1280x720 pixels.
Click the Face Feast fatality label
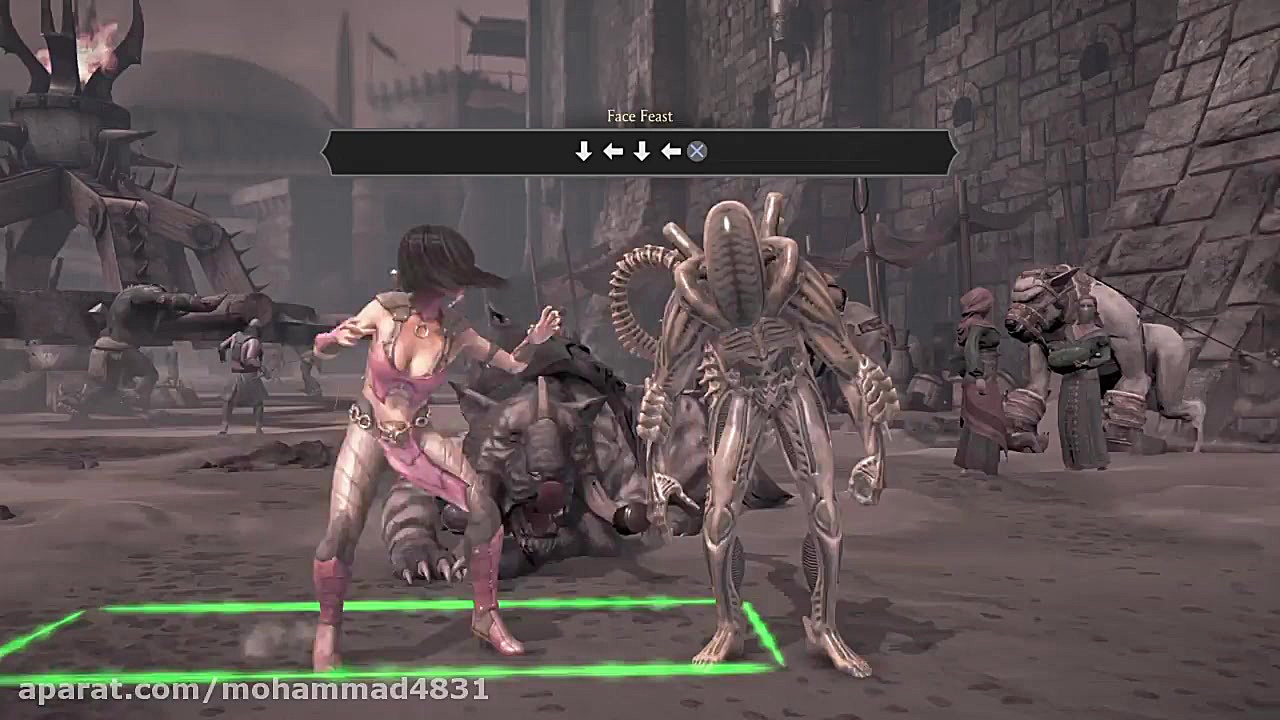coord(638,116)
